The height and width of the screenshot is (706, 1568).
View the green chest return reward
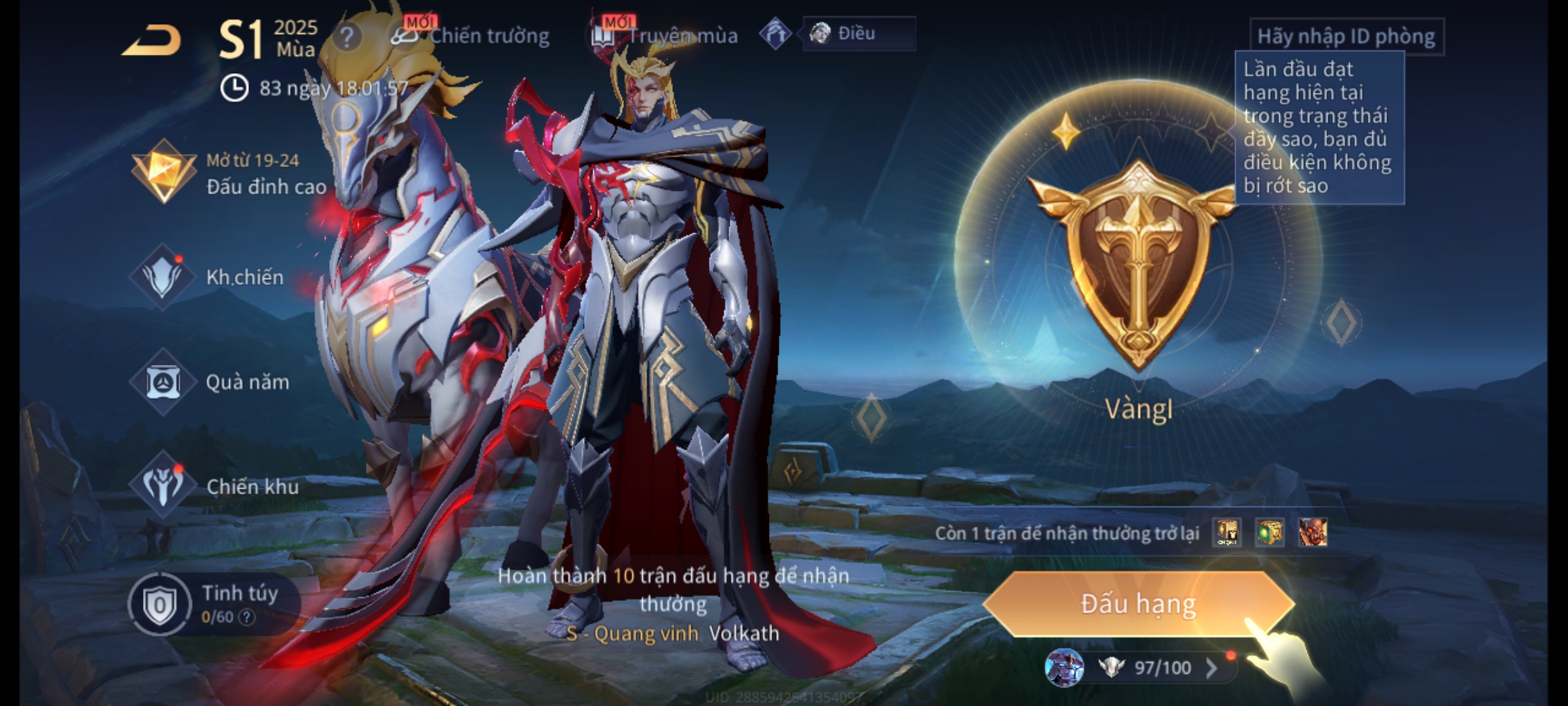click(x=1269, y=532)
